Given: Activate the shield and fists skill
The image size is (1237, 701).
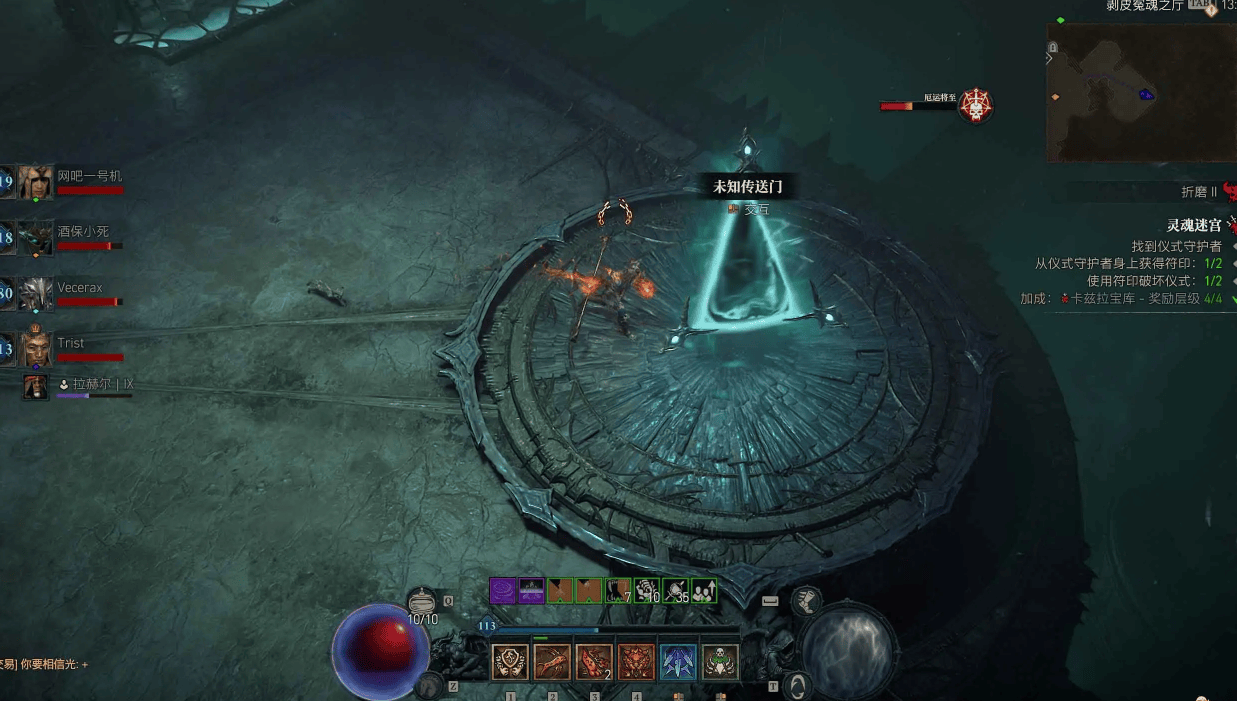Looking at the screenshot, I should (510, 662).
